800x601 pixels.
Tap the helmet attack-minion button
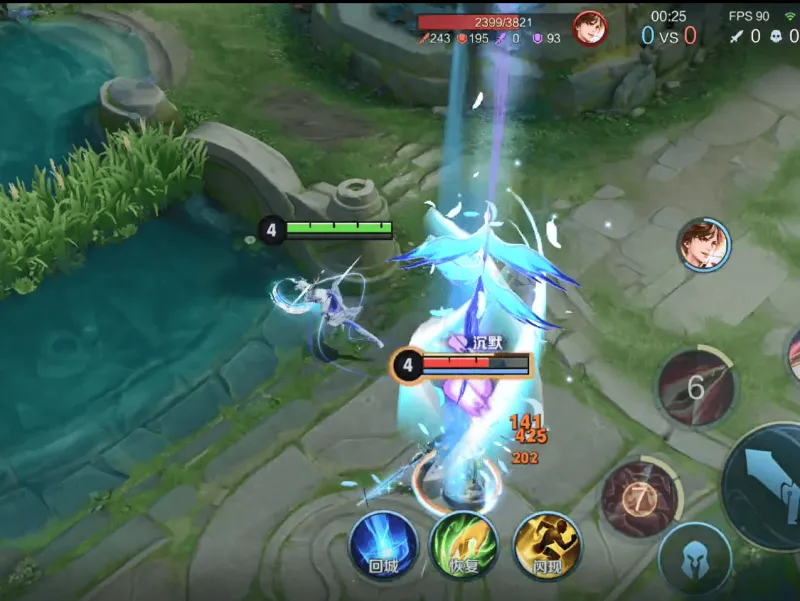pos(695,561)
